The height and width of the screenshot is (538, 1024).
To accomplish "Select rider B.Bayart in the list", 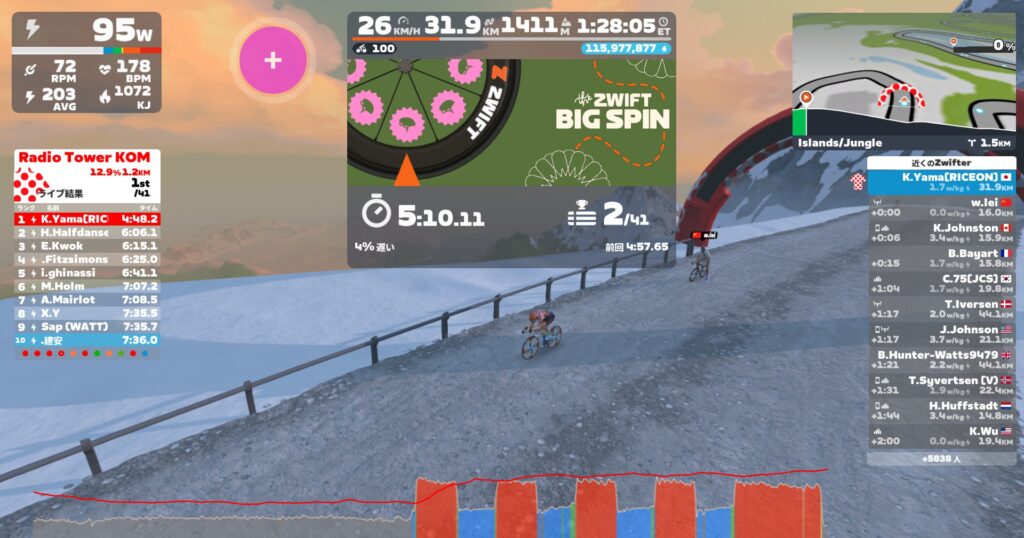I will (941, 257).
